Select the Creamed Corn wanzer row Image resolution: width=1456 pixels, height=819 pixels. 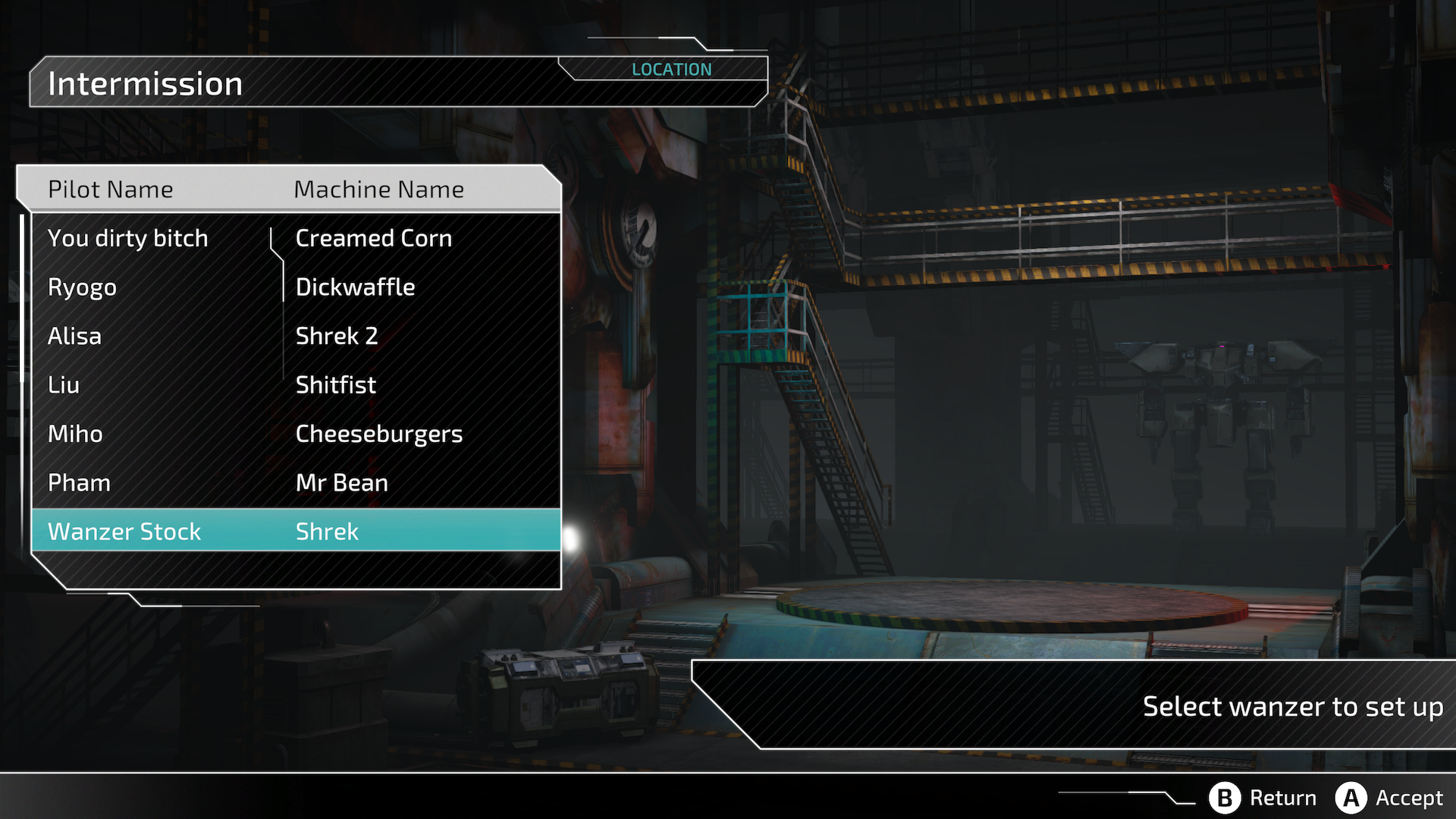[x=296, y=238]
